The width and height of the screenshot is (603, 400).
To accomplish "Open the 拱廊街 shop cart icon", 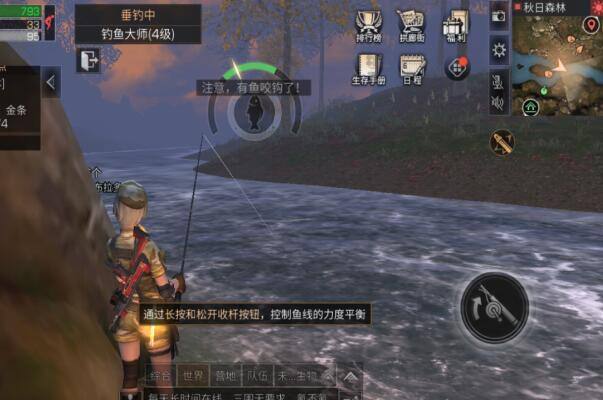I will [x=411, y=25].
